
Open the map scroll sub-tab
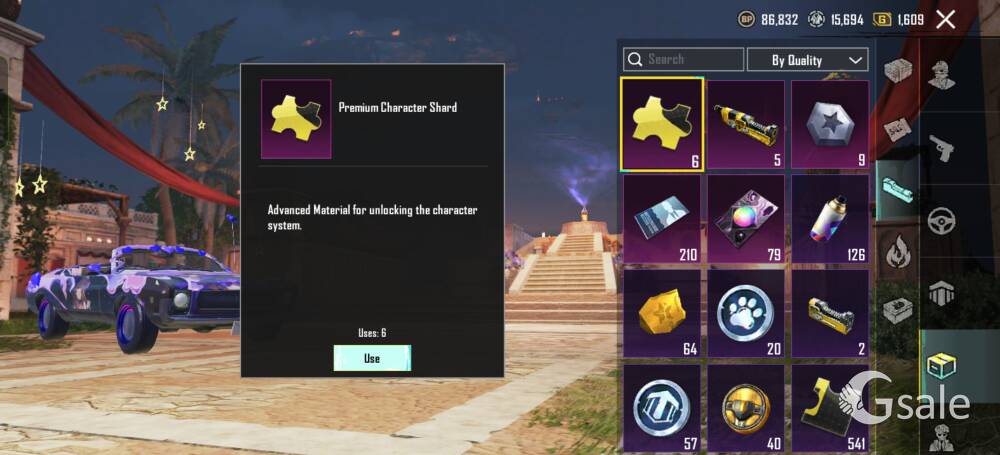[x=897, y=129]
